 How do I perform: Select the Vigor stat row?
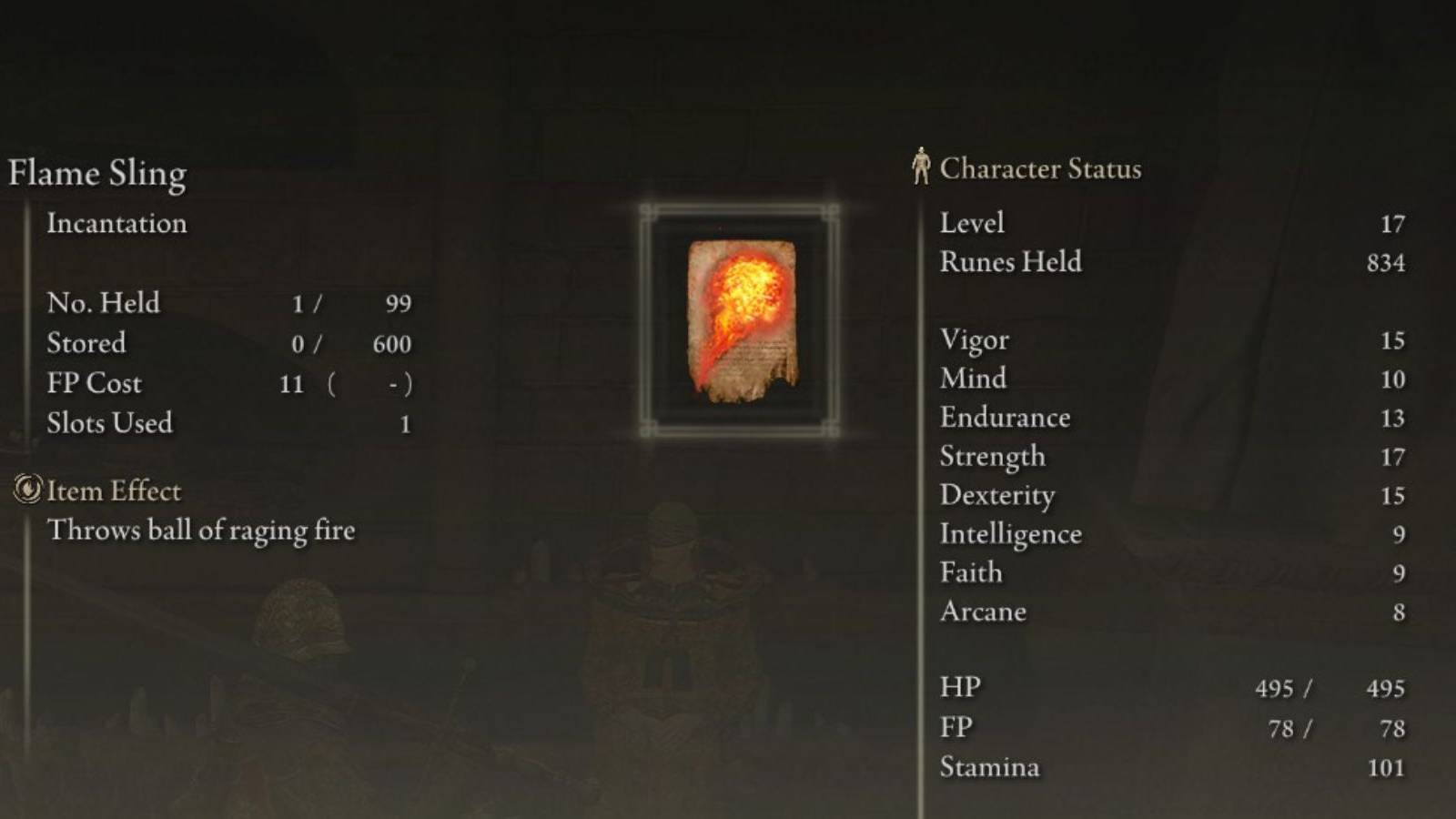(x=974, y=339)
